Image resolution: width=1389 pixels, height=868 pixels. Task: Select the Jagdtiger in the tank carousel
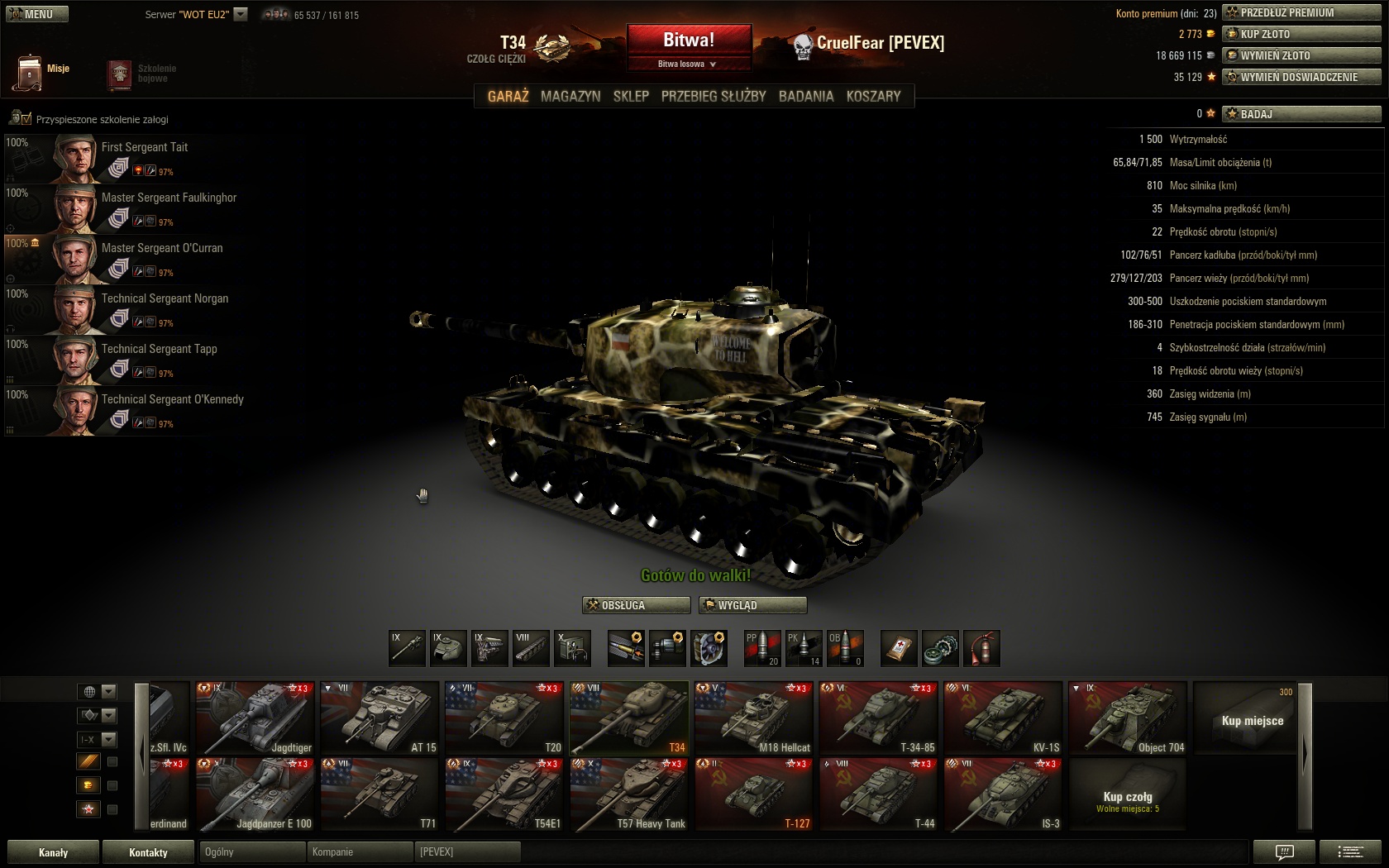[255, 718]
